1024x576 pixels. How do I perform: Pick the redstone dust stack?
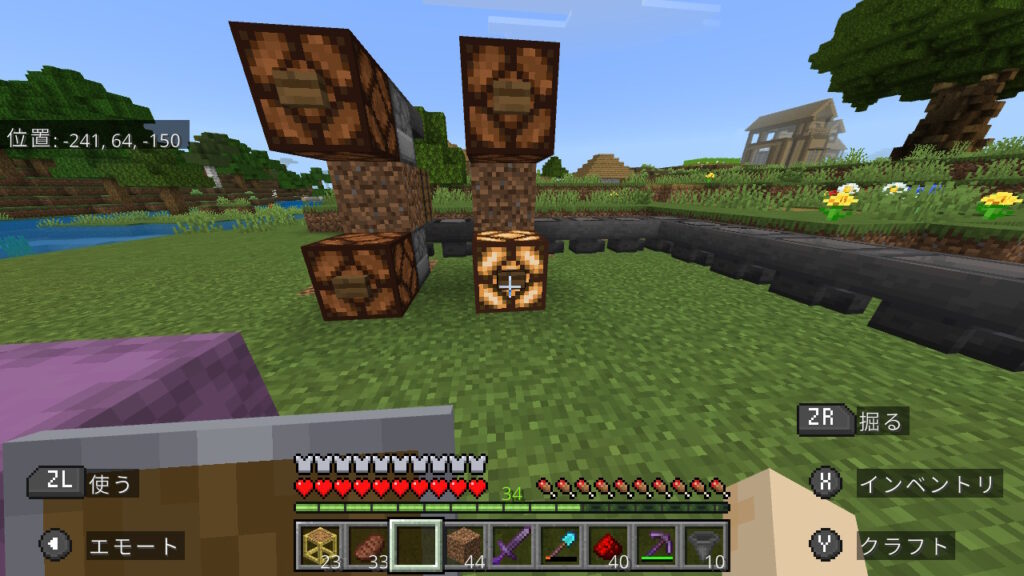(x=608, y=545)
